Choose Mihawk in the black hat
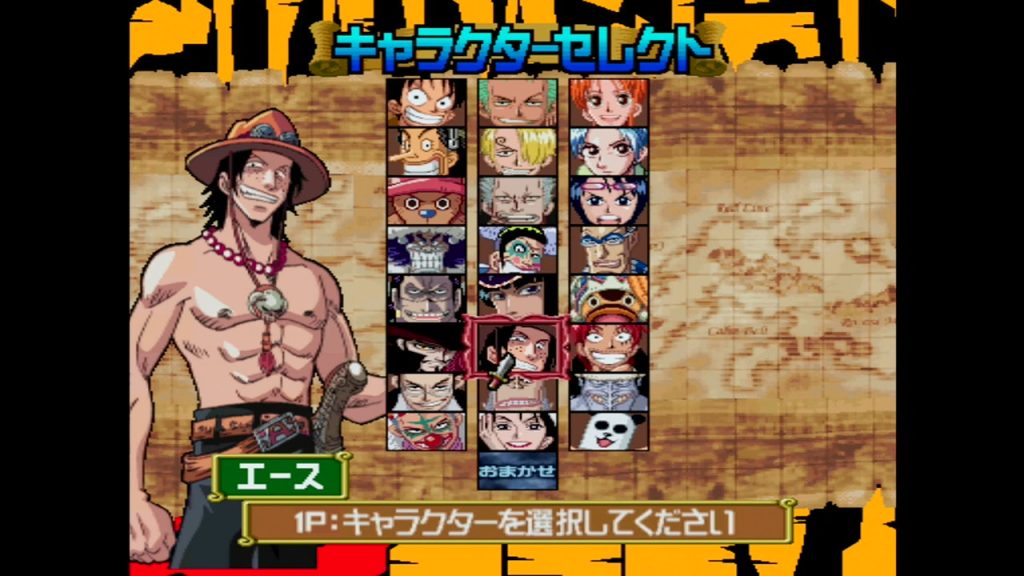The width and height of the screenshot is (1024, 576). [427, 346]
